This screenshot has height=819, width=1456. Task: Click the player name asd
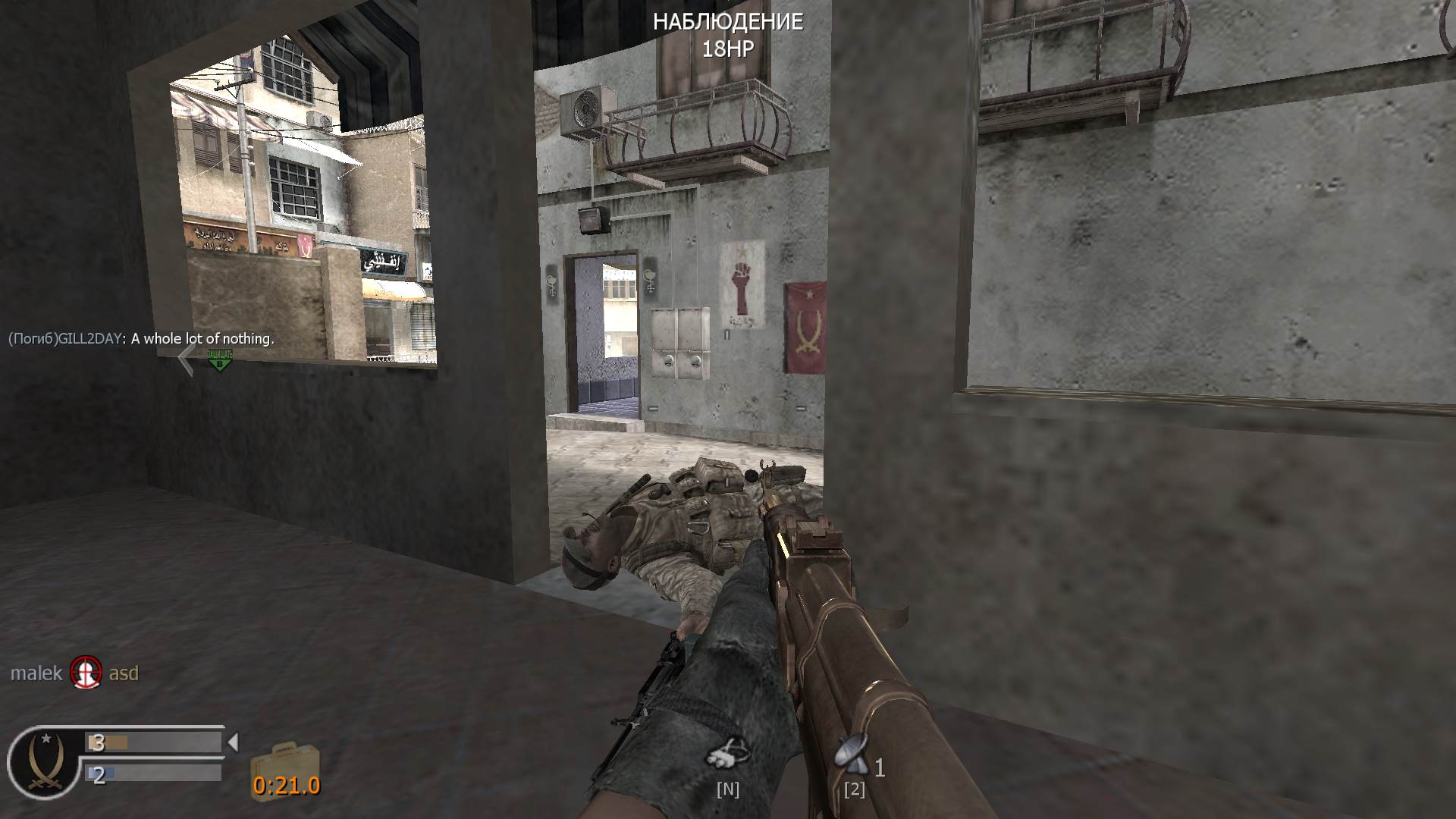coord(125,673)
